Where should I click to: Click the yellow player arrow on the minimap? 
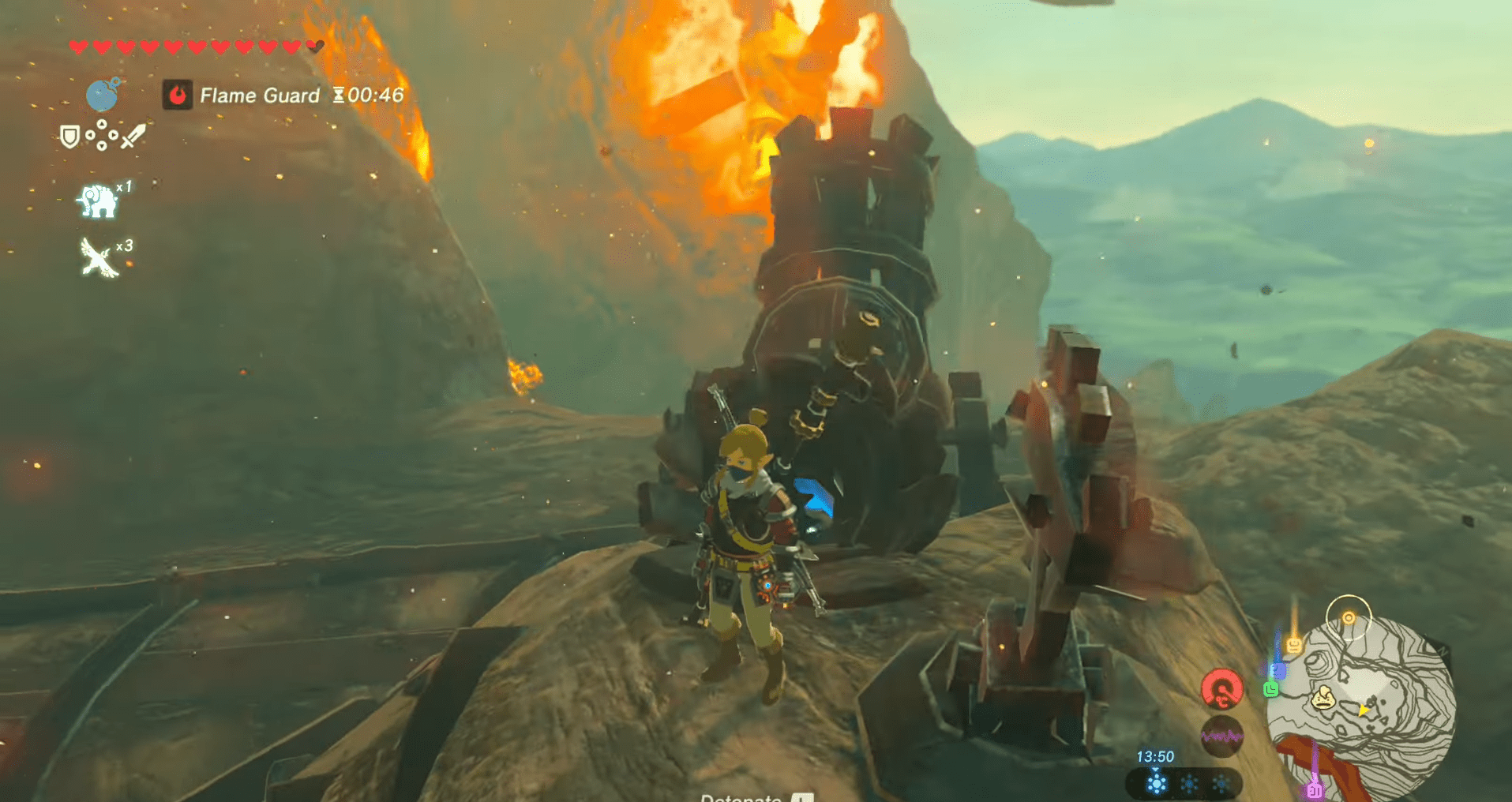[1363, 711]
